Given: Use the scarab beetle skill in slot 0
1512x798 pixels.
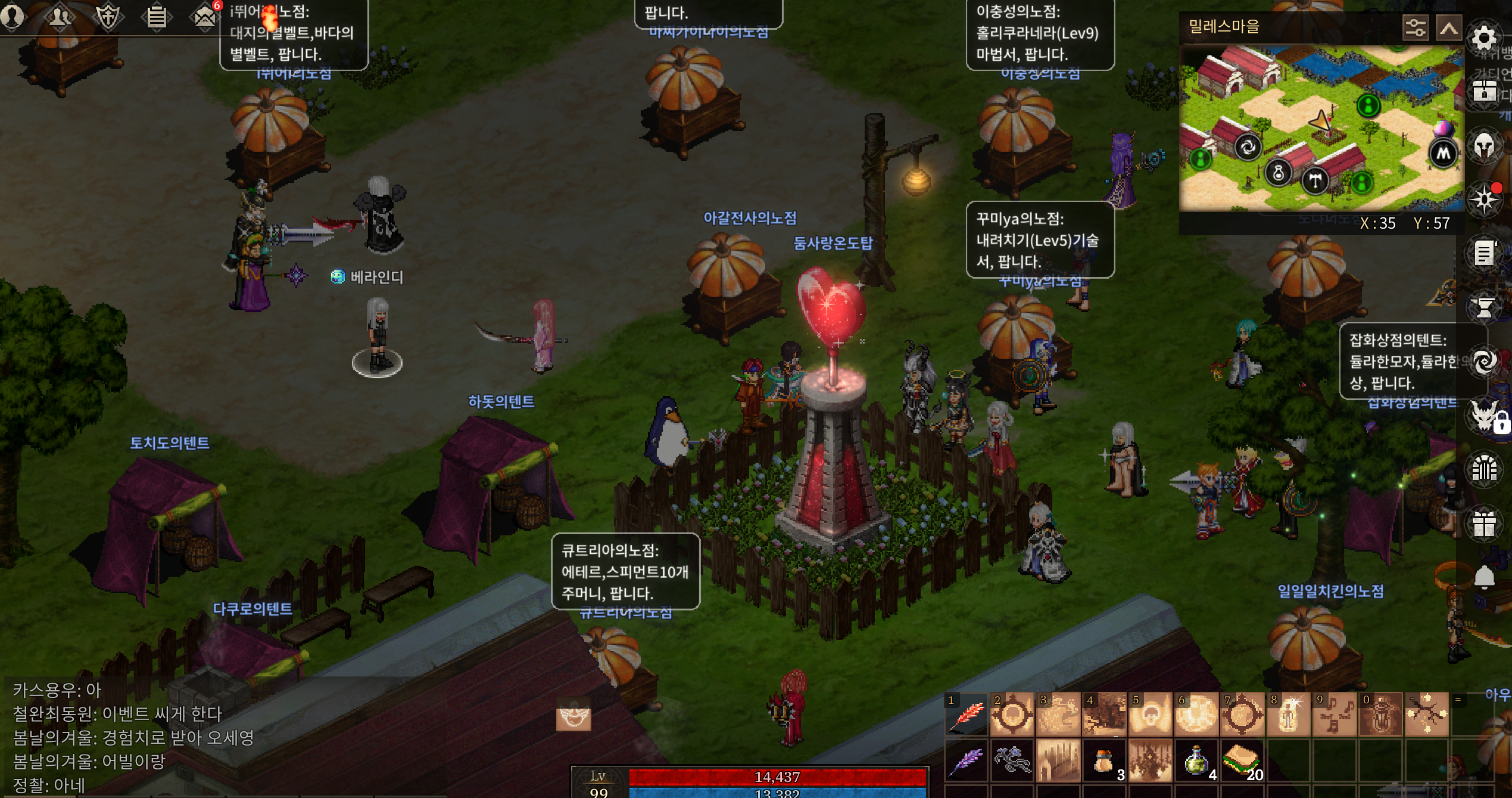Looking at the screenshot, I should point(1380,715).
